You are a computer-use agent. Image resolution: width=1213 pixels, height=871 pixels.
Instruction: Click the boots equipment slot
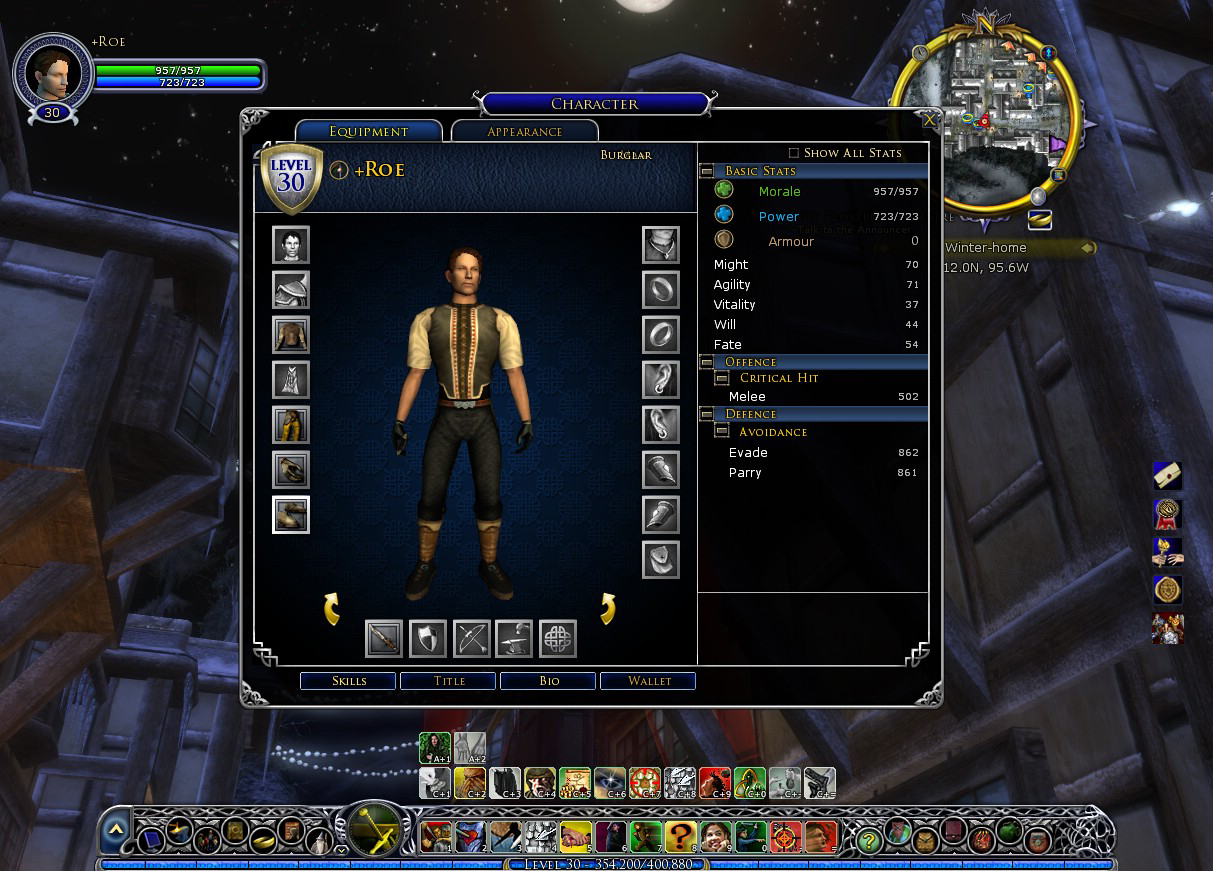point(291,515)
